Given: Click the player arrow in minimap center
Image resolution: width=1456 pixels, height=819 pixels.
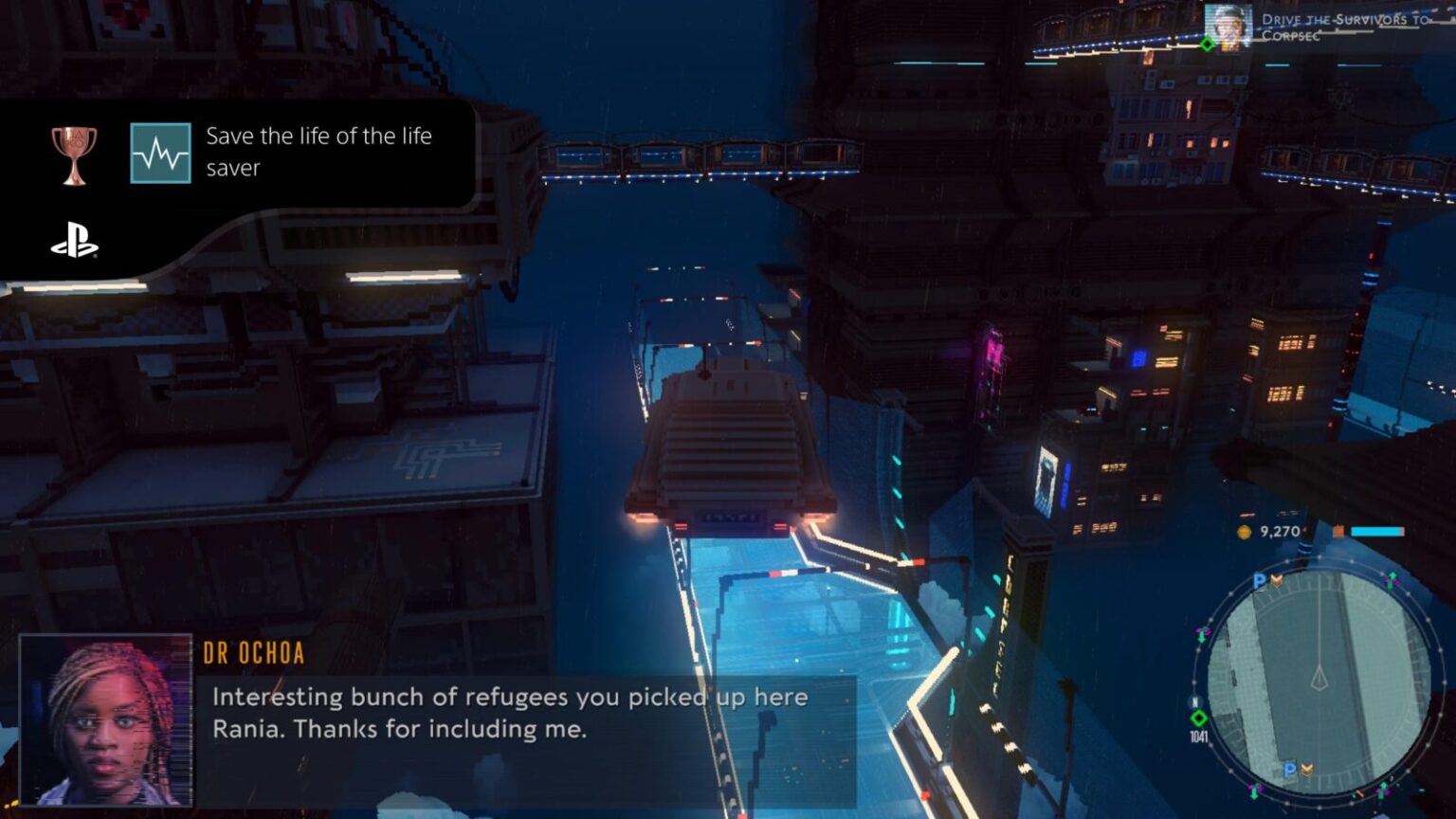Looking at the screenshot, I should point(1320,677).
